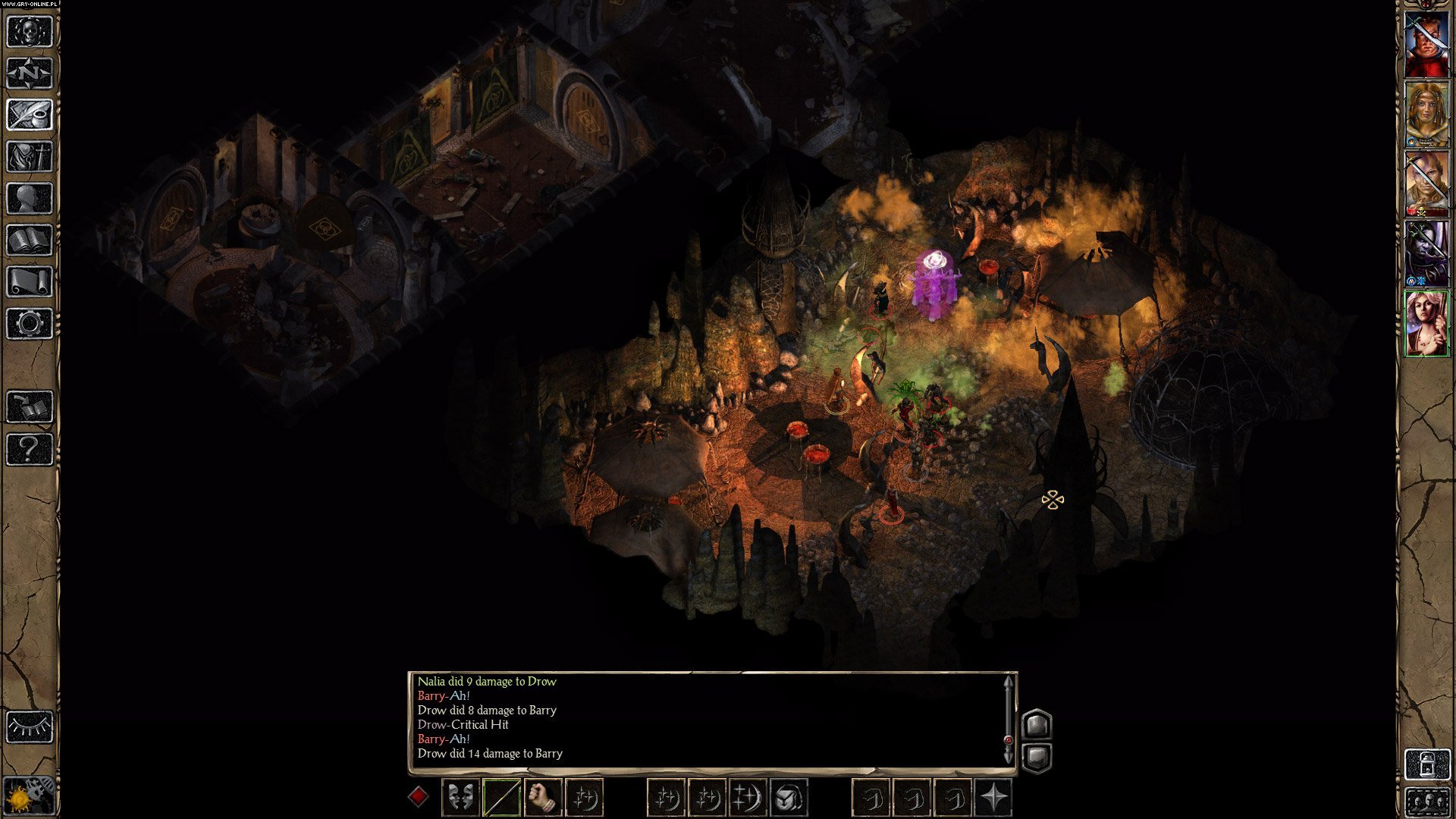Image resolution: width=1456 pixels, height=819 pixels.
Task: Select the highlighted pale-haired woman portrait
Action: click(1427, 323)
